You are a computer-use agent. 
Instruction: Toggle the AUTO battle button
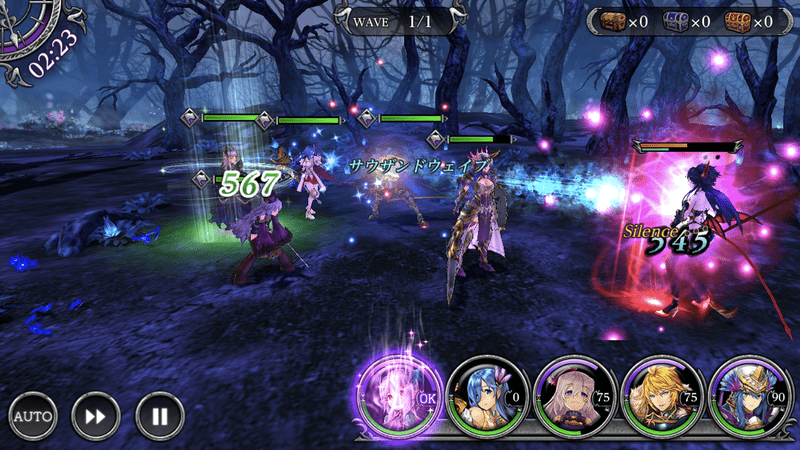(34, 414)
